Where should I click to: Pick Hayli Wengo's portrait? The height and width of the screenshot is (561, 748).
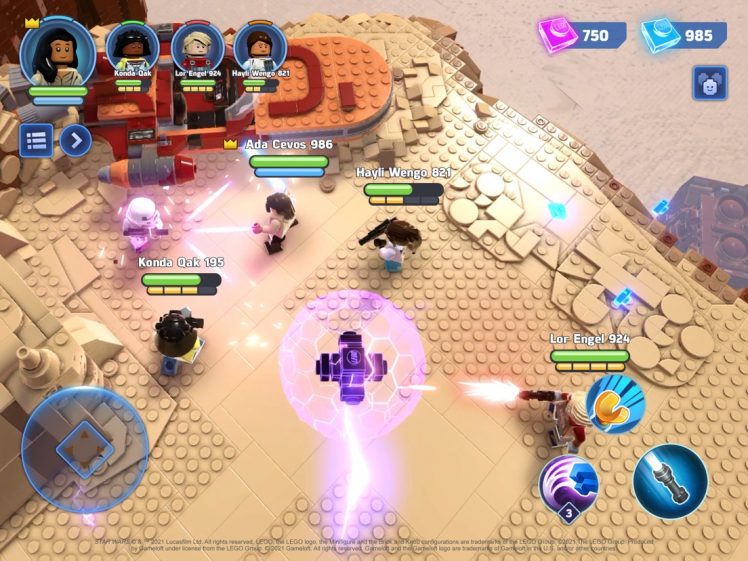260,47
